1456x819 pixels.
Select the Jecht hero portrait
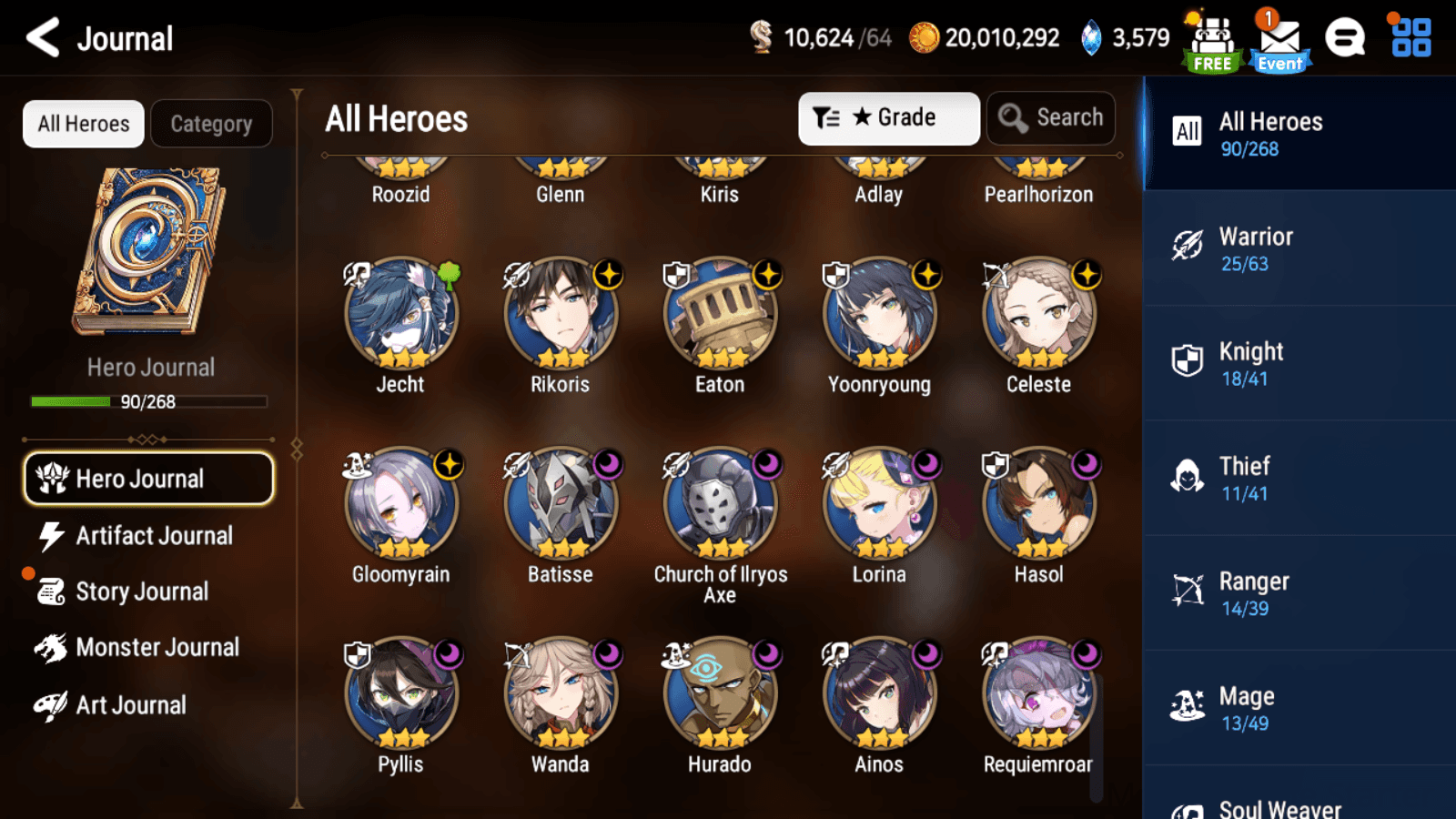coord(400,314)
